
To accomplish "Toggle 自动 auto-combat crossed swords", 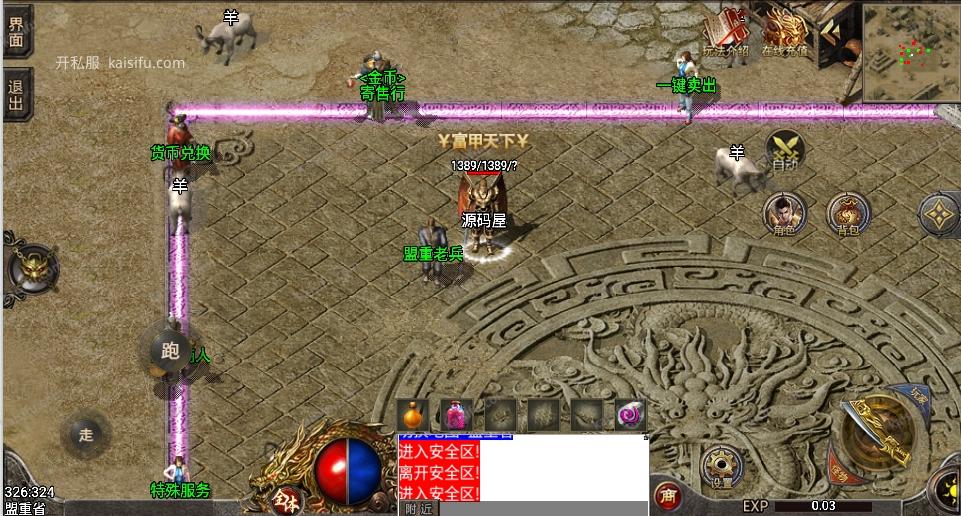I will tap(785, 150).
